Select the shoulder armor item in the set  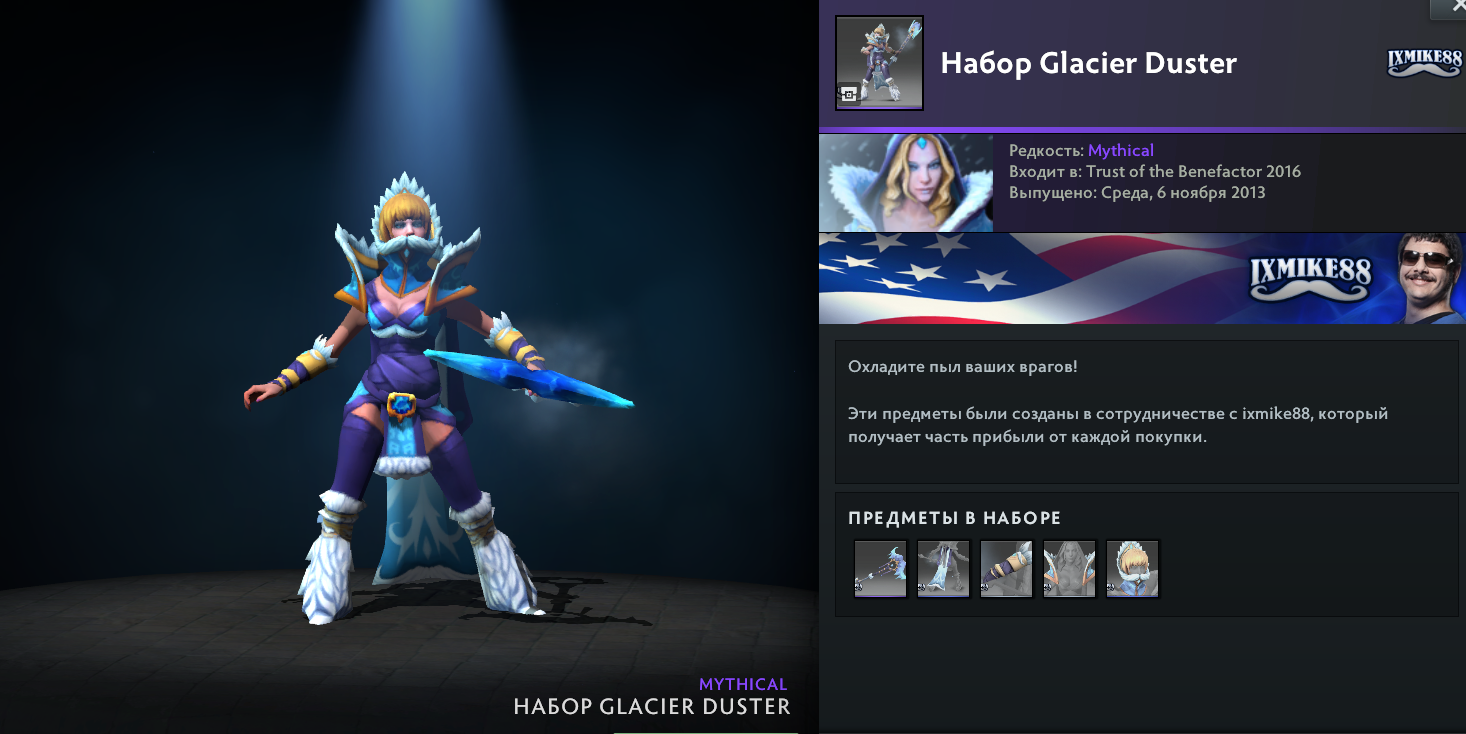pos(1069,568)
